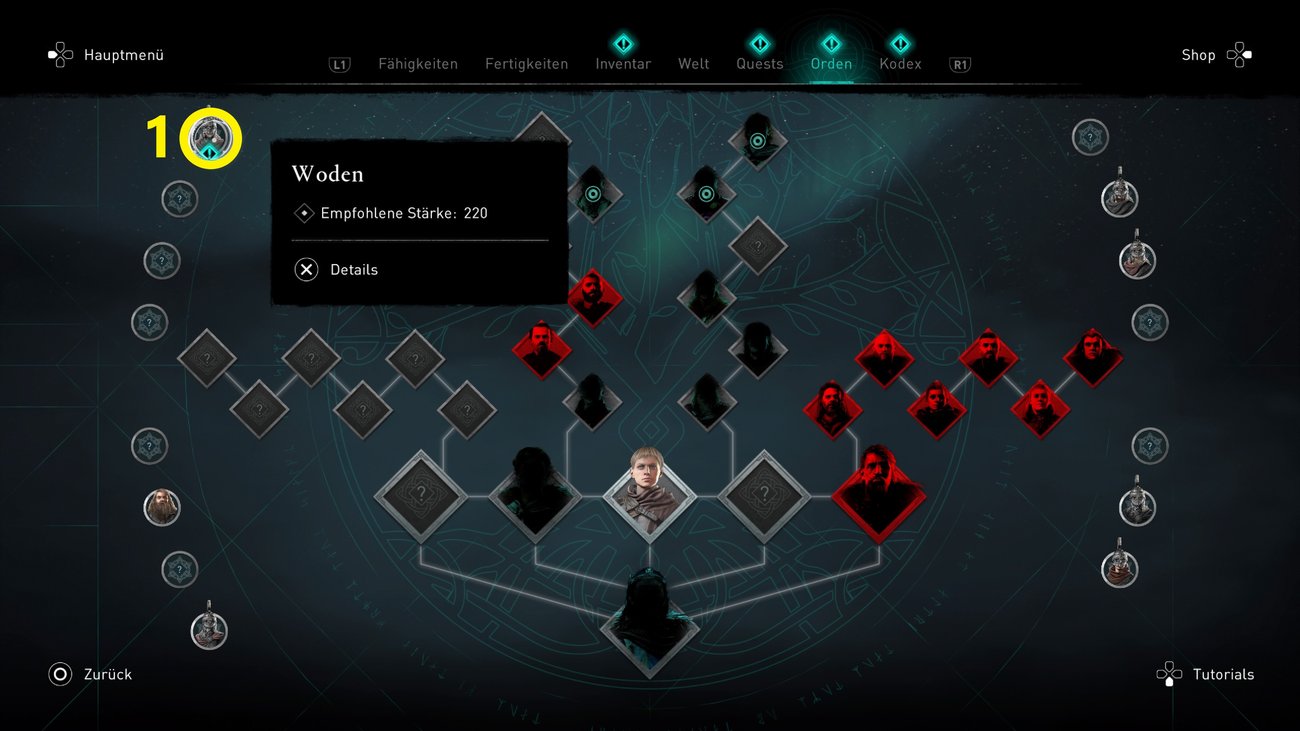Pick the brown-bearded zealot medallion

click(162, 508)
